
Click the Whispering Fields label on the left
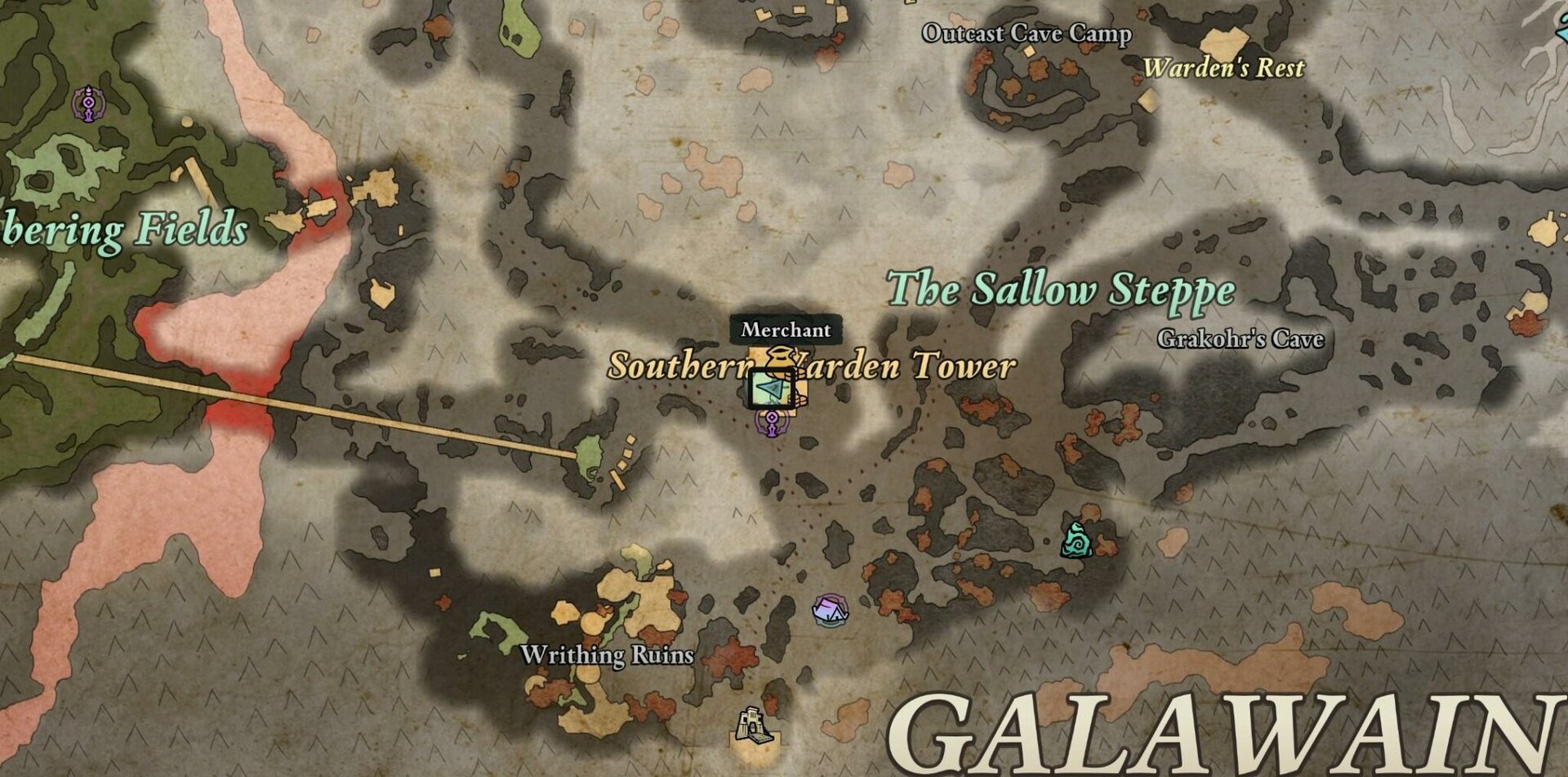click(127, 229)
